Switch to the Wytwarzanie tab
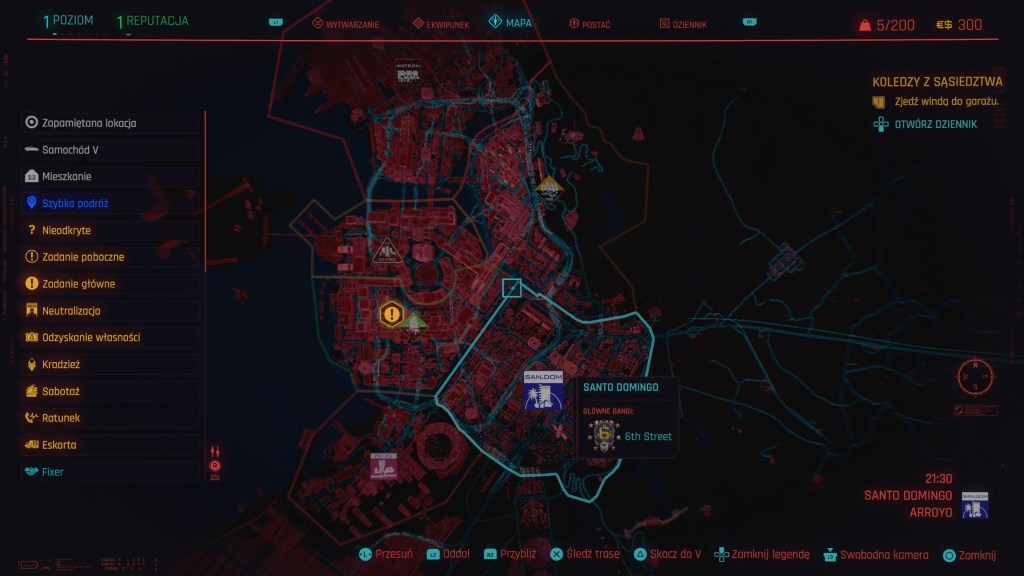 coord(345,22)
